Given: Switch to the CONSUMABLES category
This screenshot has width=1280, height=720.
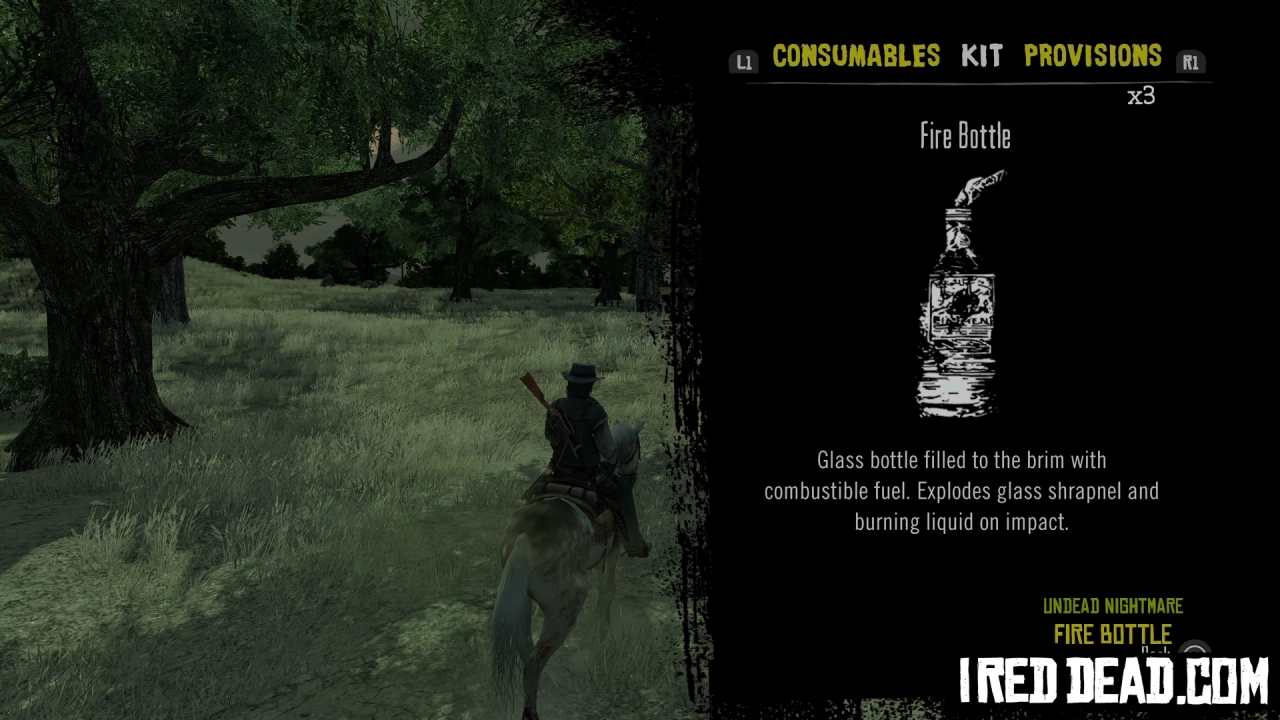Looking at the screenshot, I should point(856,57).
